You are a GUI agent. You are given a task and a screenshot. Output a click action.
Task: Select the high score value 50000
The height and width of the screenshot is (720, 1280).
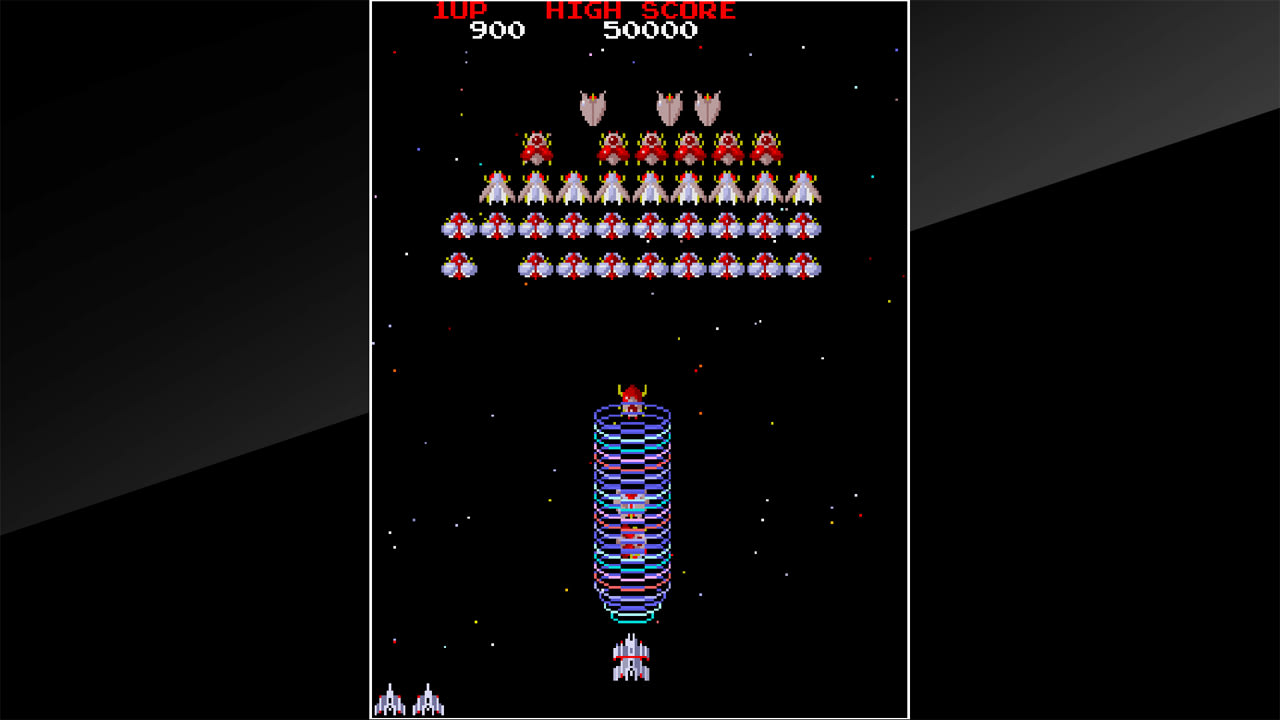pyautogui.click(x=650, y=30)
